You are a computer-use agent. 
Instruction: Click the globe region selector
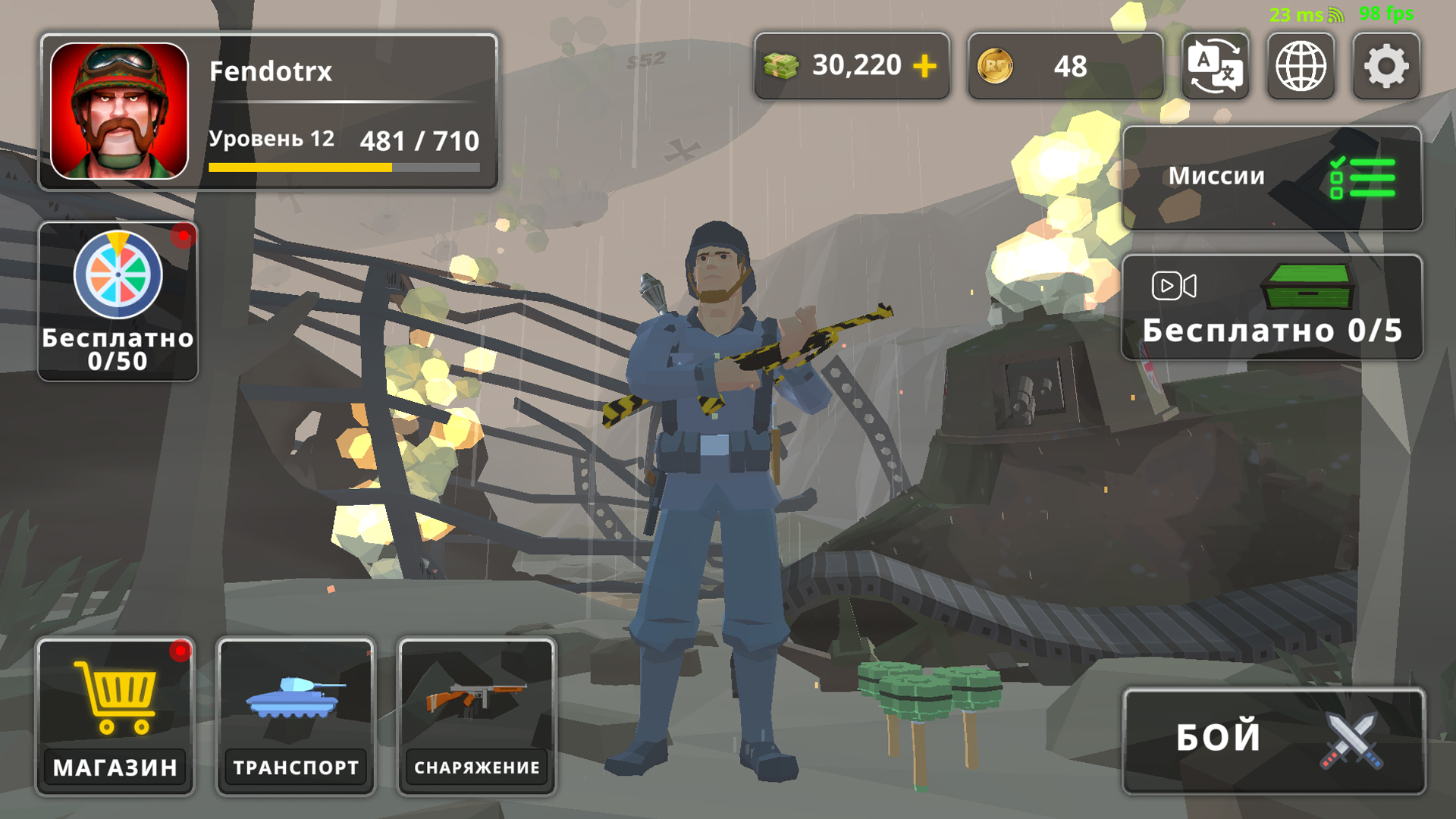[1301, 67]
